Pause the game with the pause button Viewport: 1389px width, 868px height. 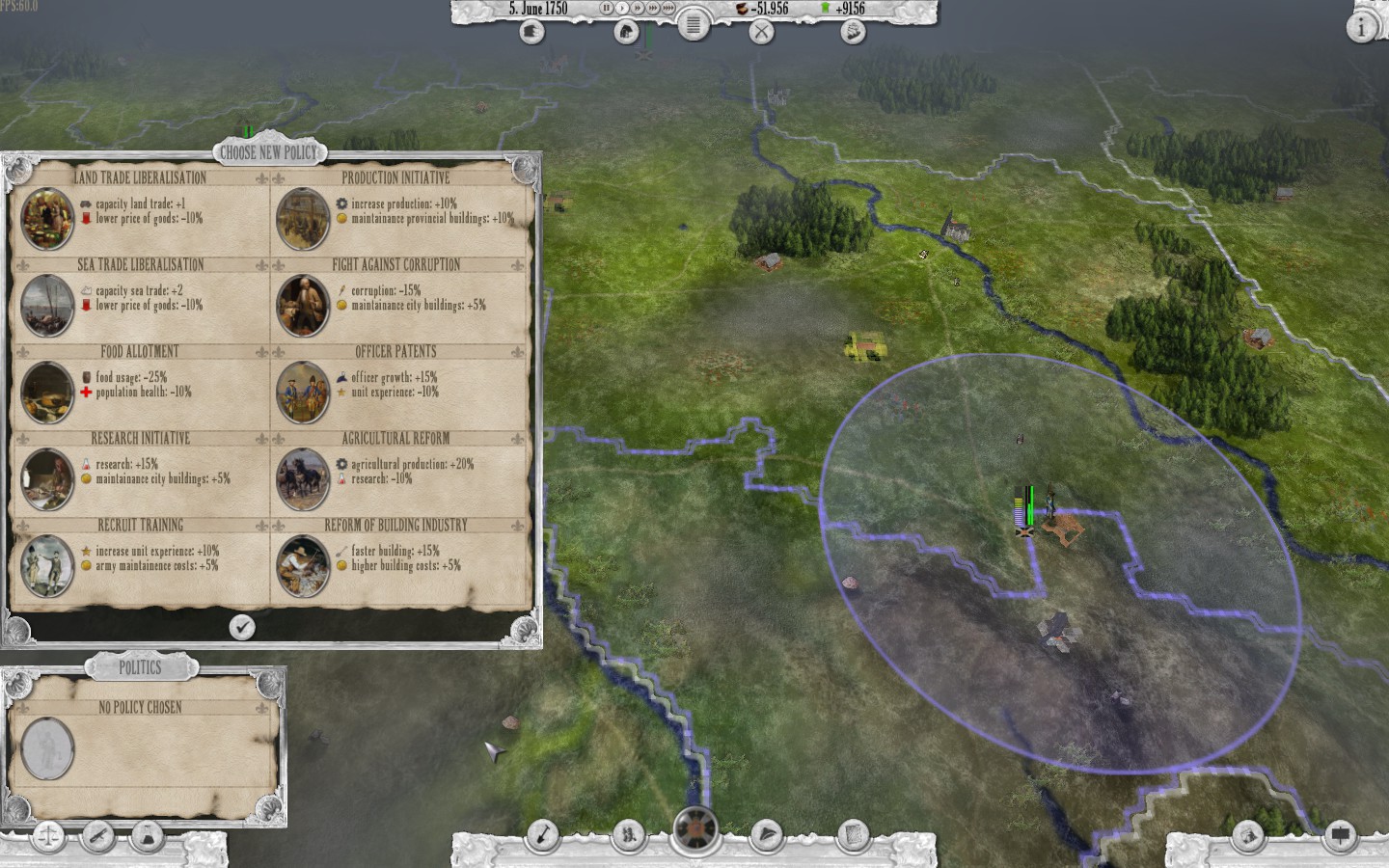click(x=605, y=9)
